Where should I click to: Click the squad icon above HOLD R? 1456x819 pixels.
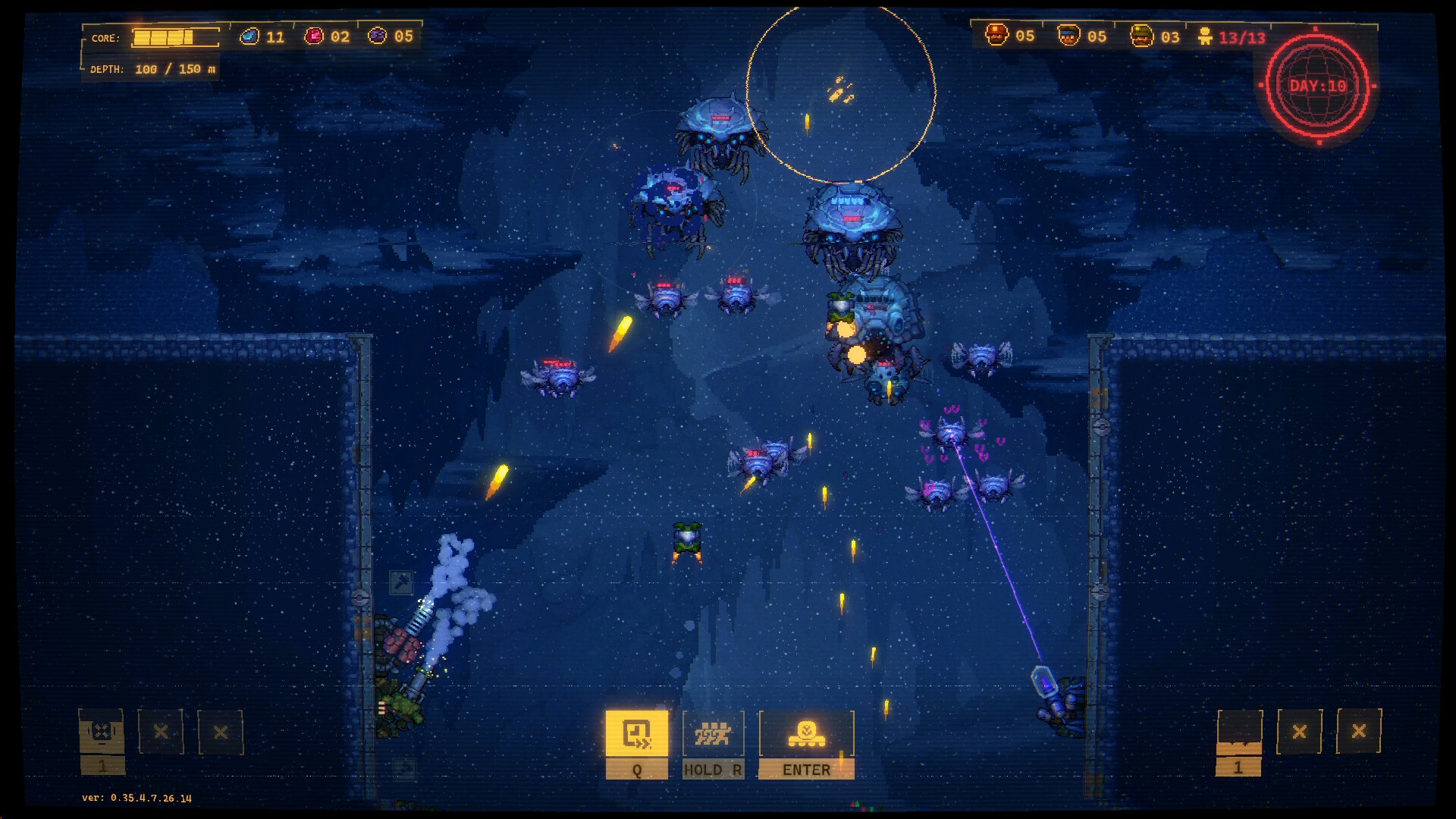712,733
